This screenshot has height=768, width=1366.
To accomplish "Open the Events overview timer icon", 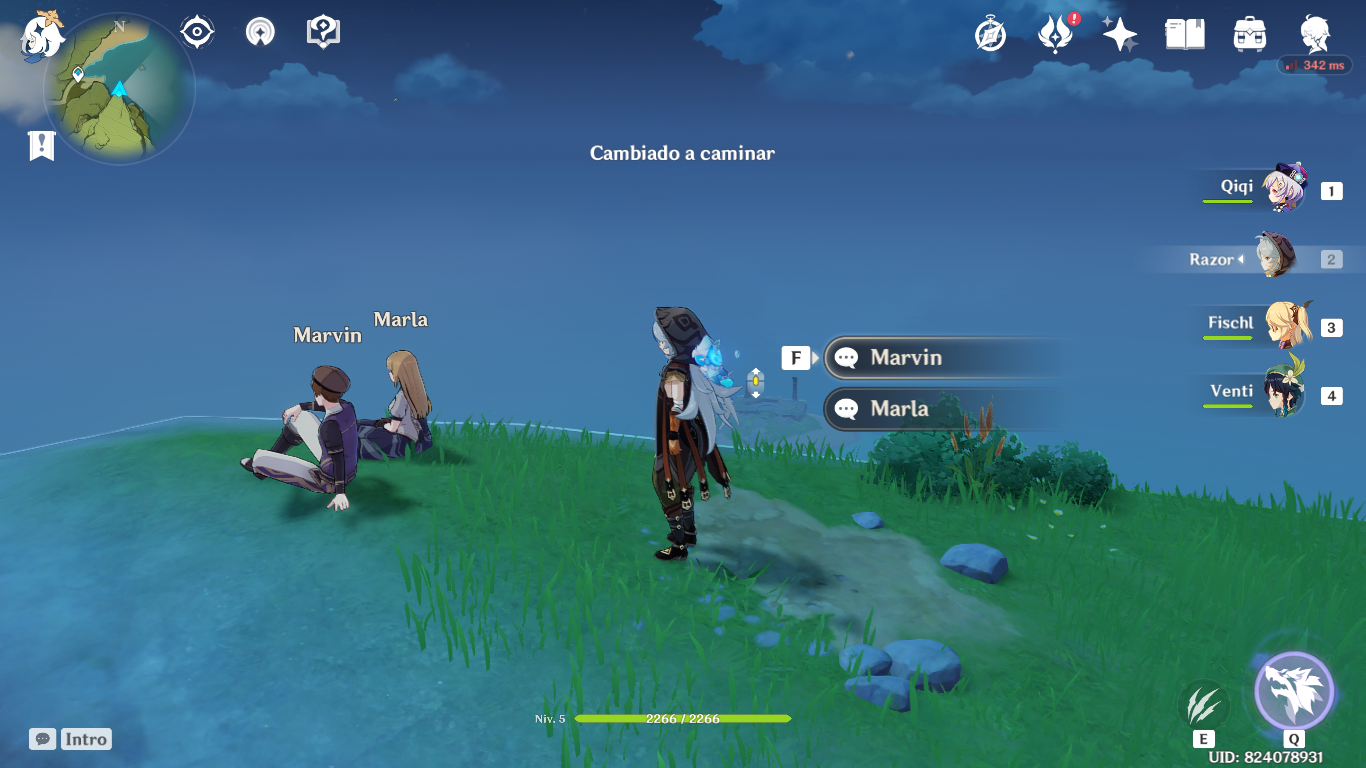I will click(988, 34).
